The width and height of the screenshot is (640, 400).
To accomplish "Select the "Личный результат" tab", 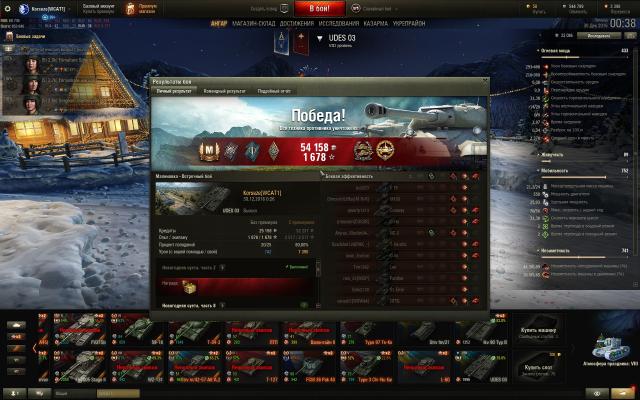I will (x=174, y=90).
